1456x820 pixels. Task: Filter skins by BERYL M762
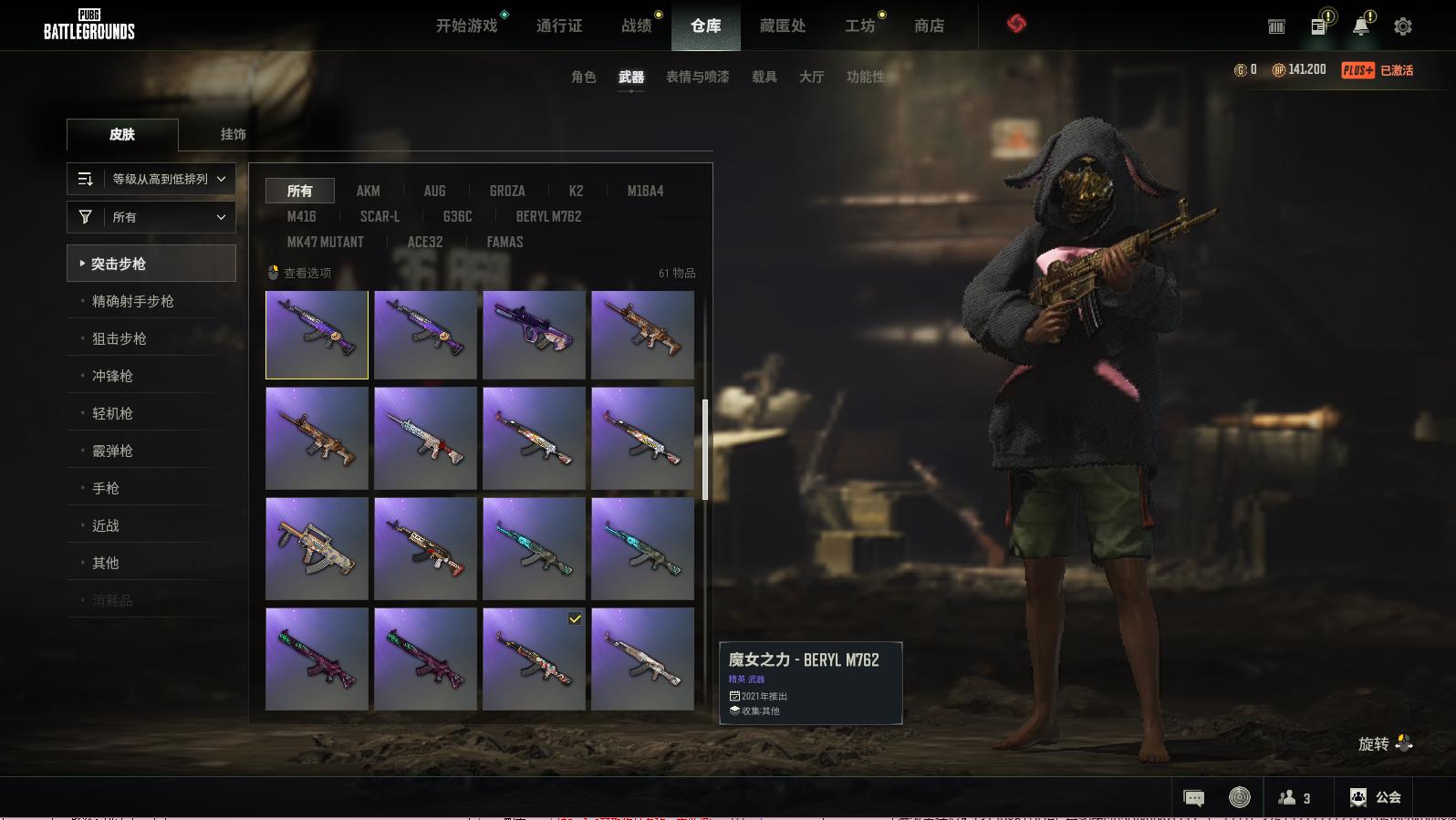pos(548,216)
